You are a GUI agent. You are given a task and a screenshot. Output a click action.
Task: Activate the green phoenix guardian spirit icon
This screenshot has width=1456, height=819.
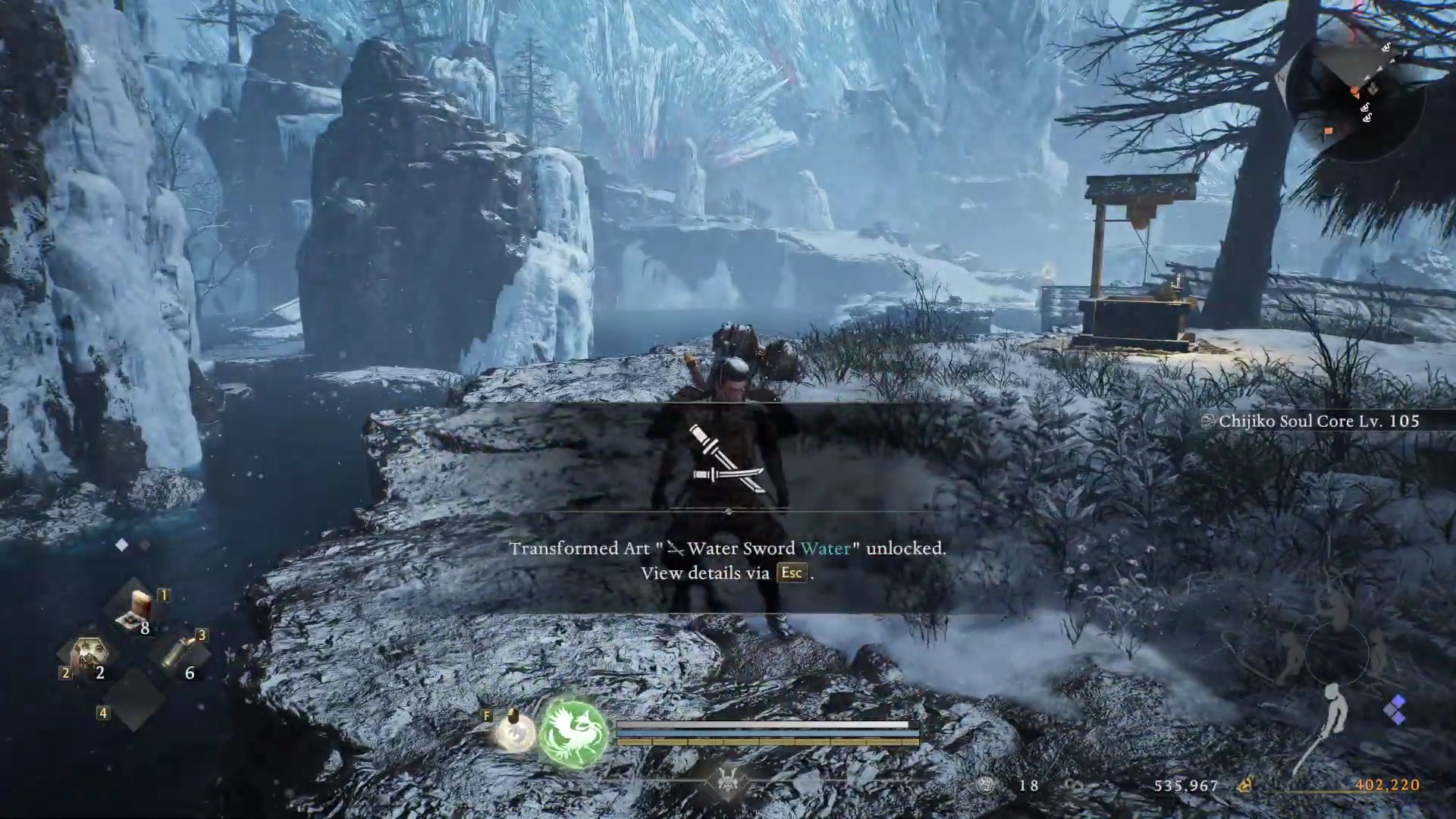pos(573,733)
